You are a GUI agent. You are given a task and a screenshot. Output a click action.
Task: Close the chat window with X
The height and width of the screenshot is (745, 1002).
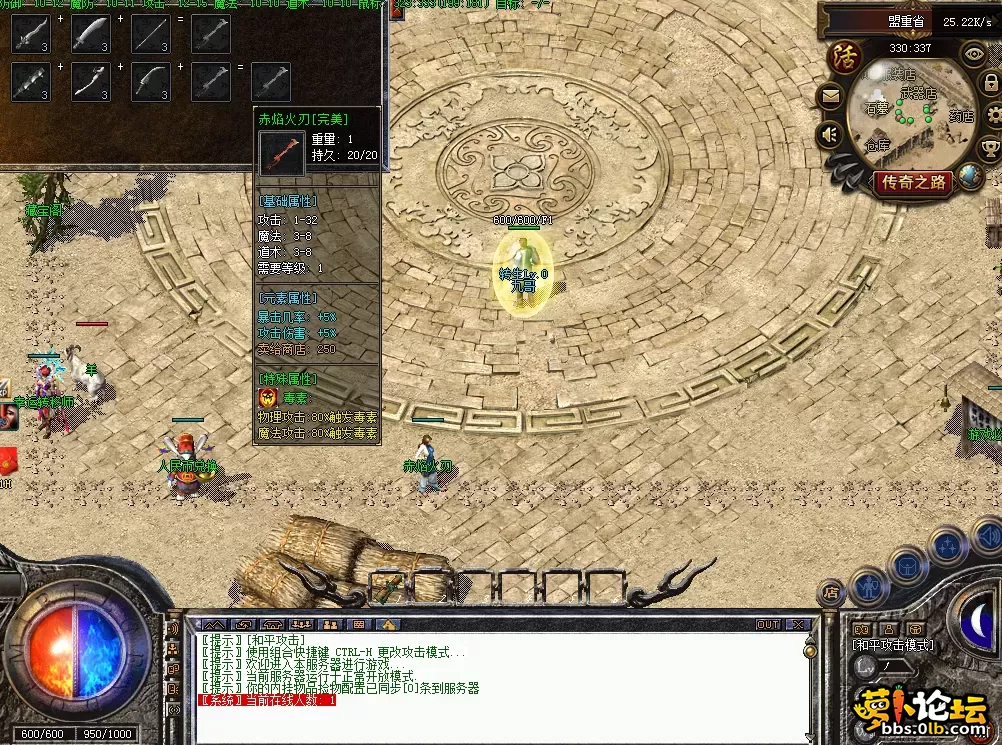point(797,625)
